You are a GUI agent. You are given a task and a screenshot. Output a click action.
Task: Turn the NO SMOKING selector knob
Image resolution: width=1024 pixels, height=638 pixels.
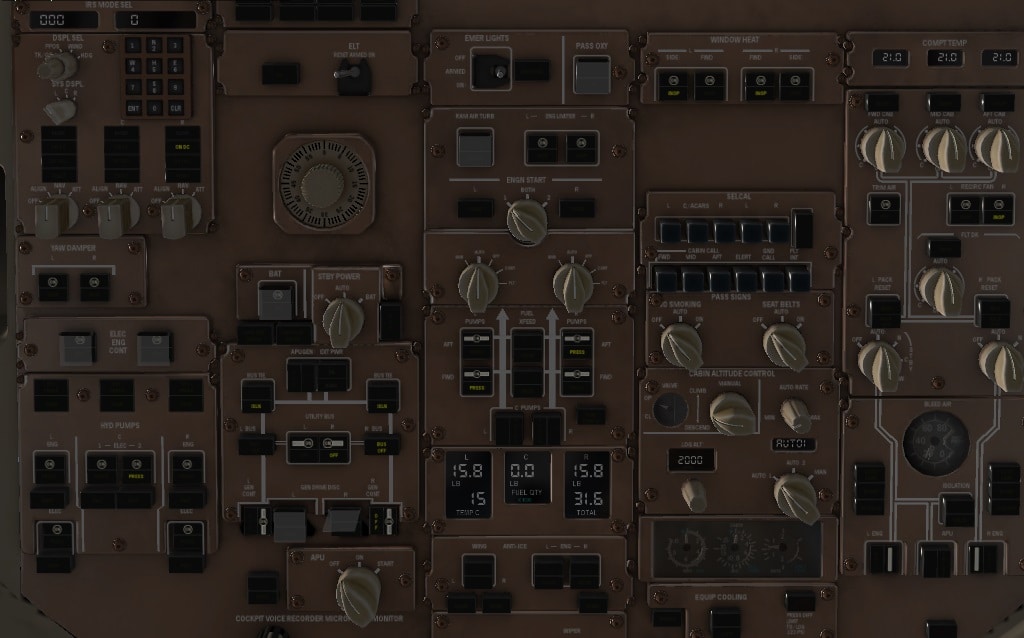[681, 345]
